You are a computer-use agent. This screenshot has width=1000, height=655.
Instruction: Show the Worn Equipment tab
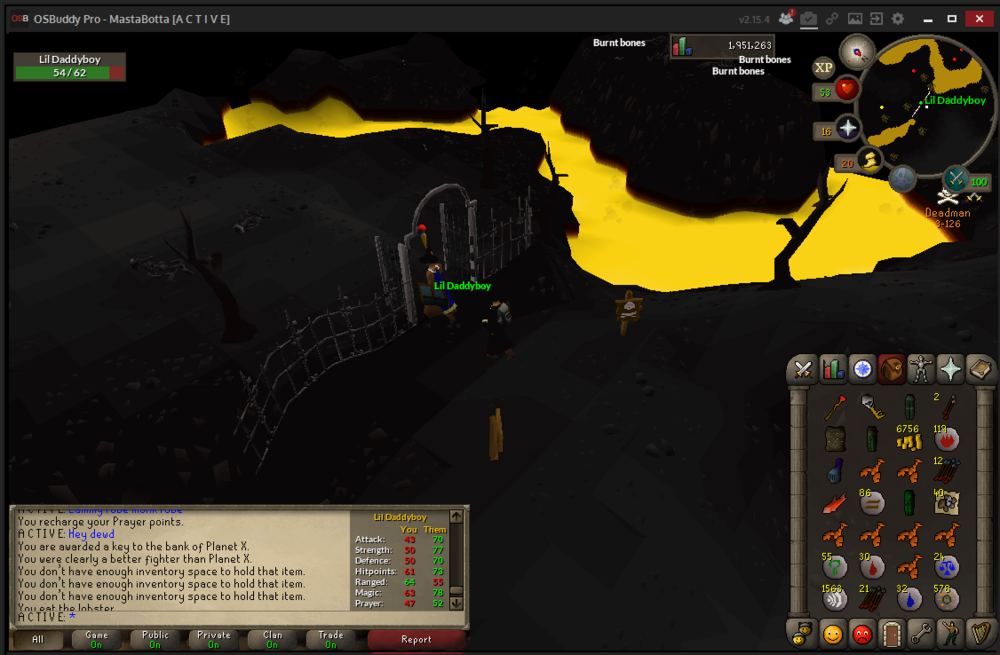point(920,369)
